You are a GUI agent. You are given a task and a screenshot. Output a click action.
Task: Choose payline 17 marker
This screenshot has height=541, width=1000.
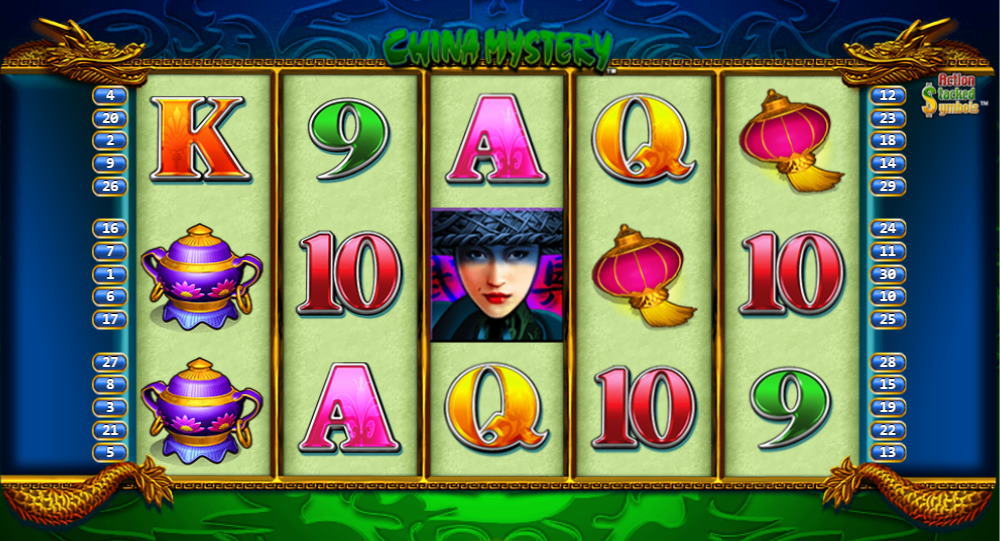[x=109, y=319]
